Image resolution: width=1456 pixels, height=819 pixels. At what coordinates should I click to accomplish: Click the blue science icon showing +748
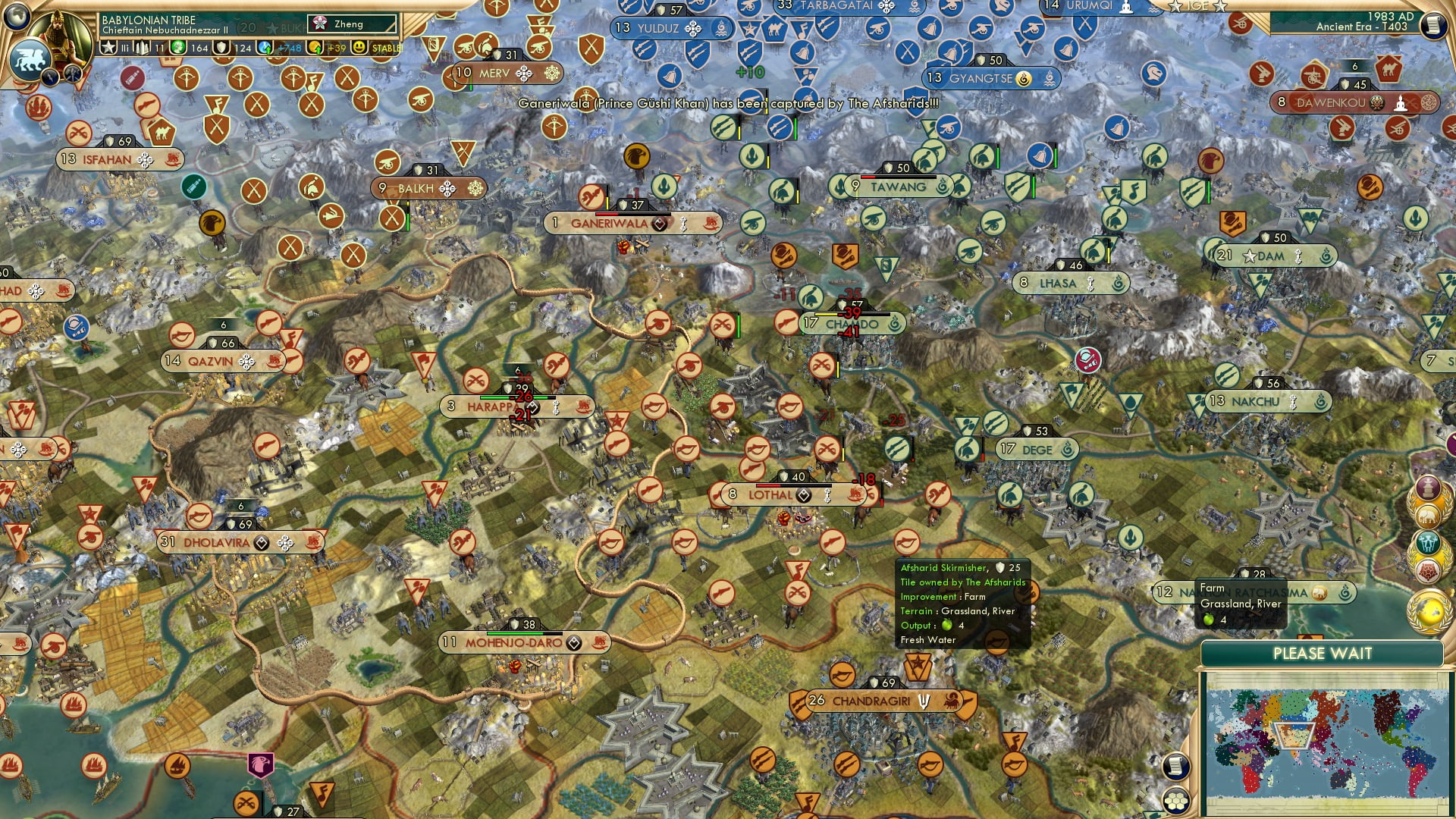(x=264, y=47)
